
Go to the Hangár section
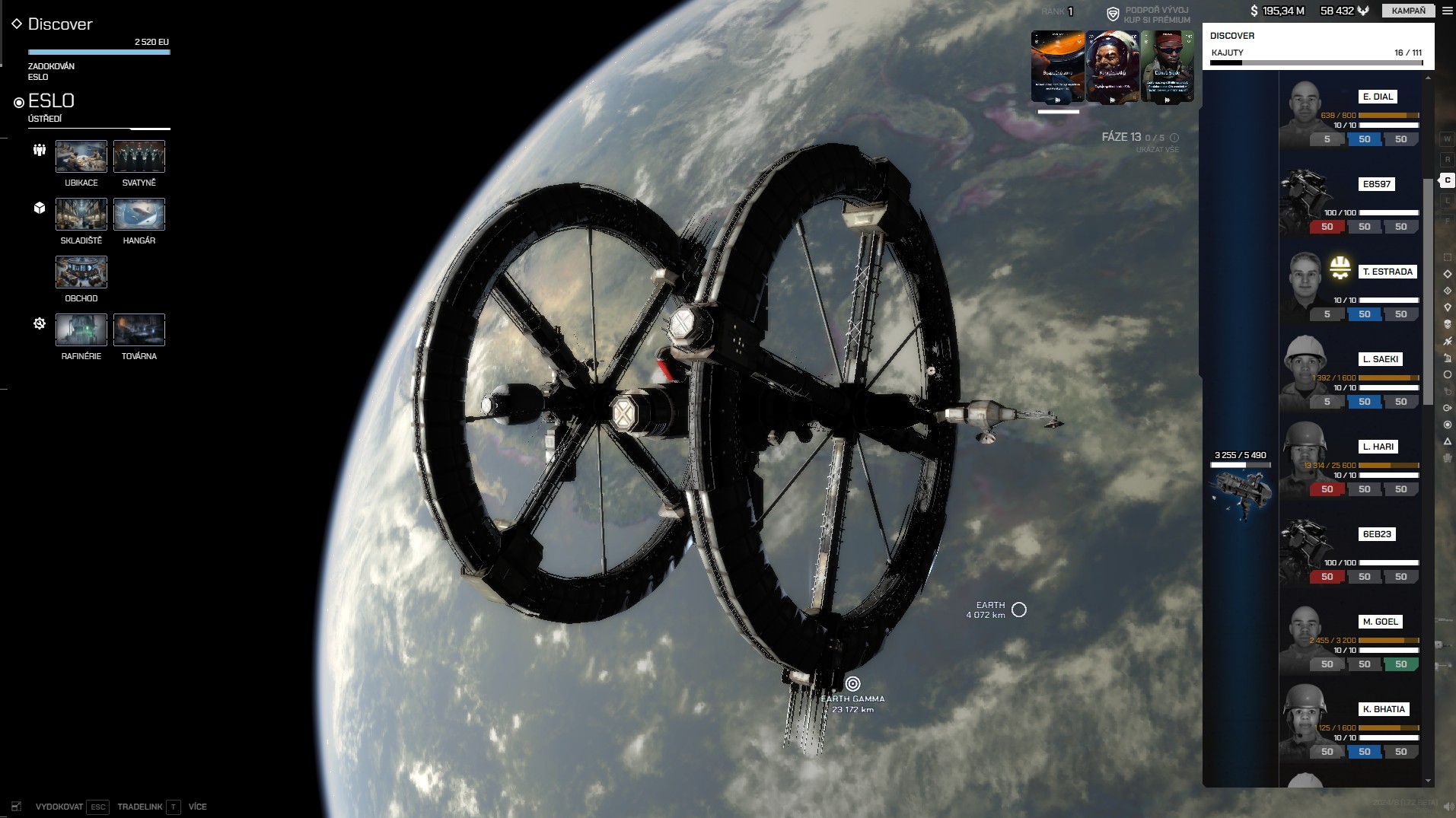coord(139,215)
